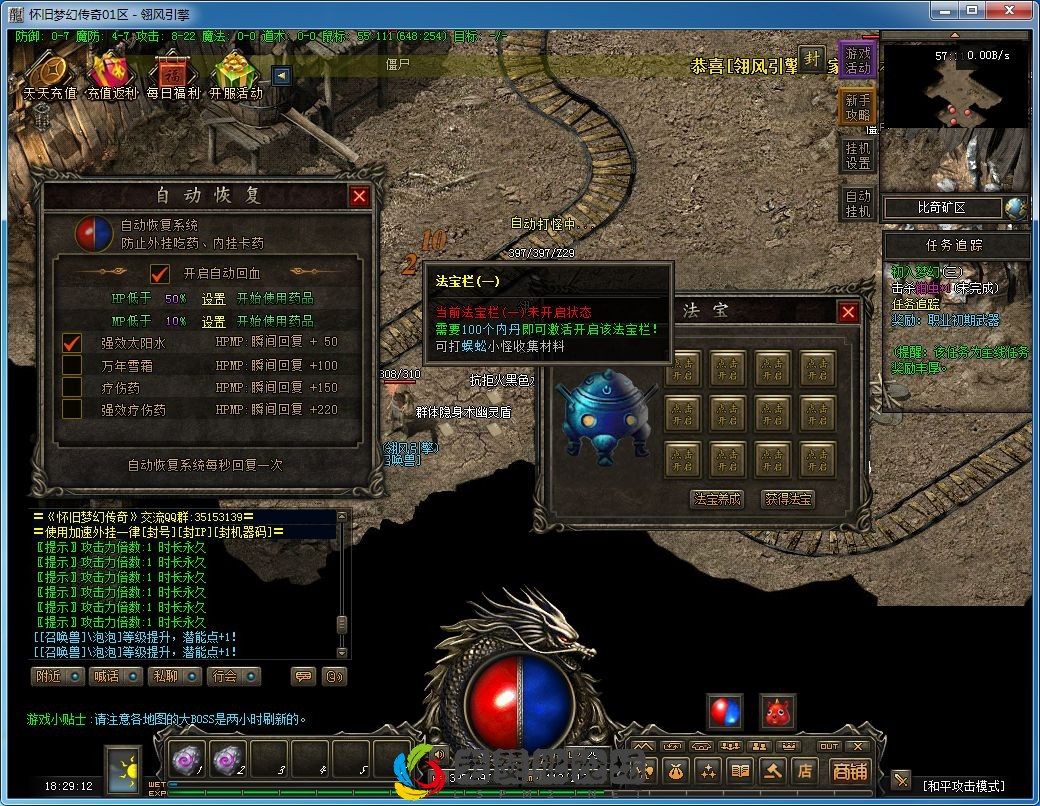Open the world map globe icon
This screenshot has height=806, width=1040.
(x=1017, y=208)
